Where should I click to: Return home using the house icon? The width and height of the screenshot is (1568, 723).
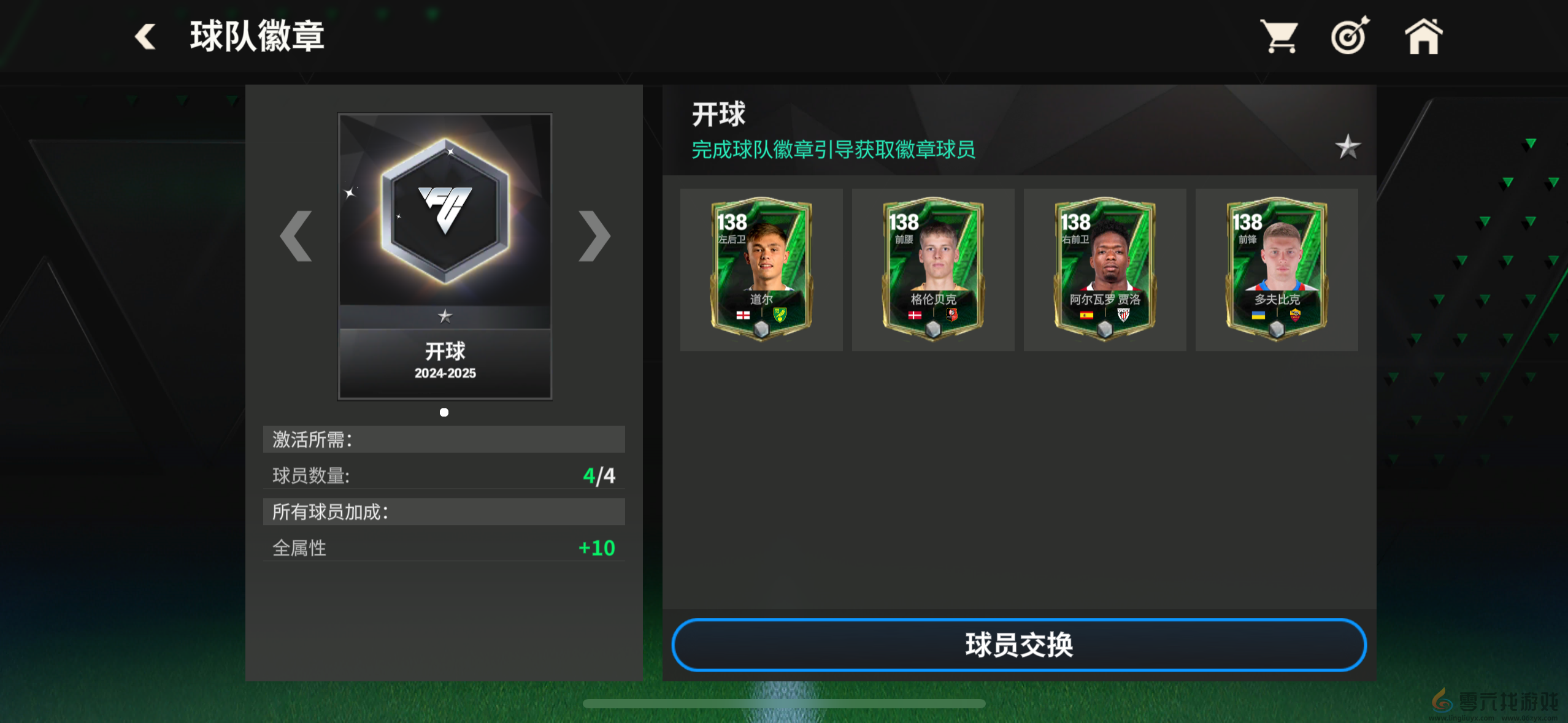(x=1422, y=37)
